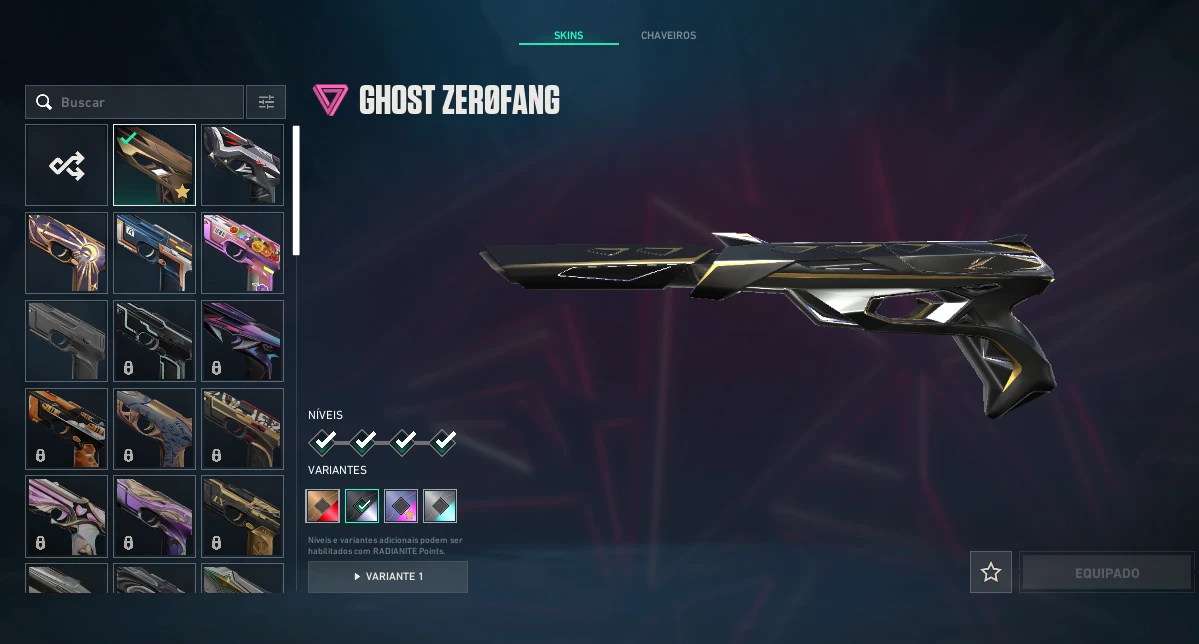This screenshot has height=644, width=1199.
Task: Pick the purple and pink variant swatch
Action: [x=401, y=506]
